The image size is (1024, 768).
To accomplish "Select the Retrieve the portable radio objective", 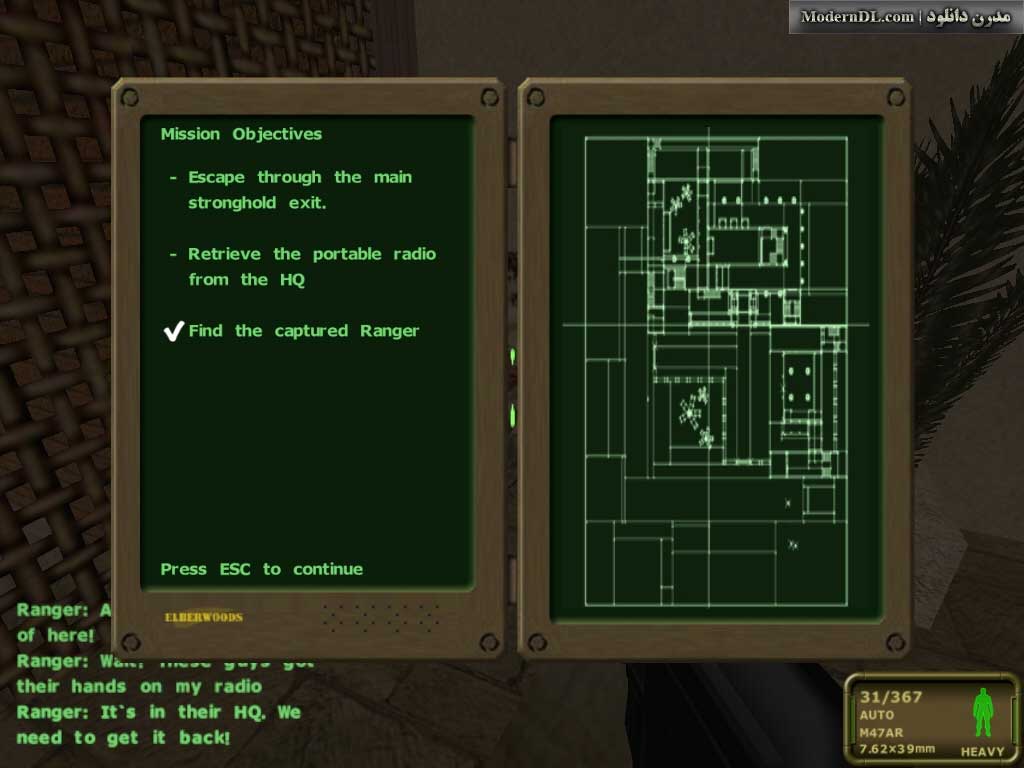I will 311,267.
